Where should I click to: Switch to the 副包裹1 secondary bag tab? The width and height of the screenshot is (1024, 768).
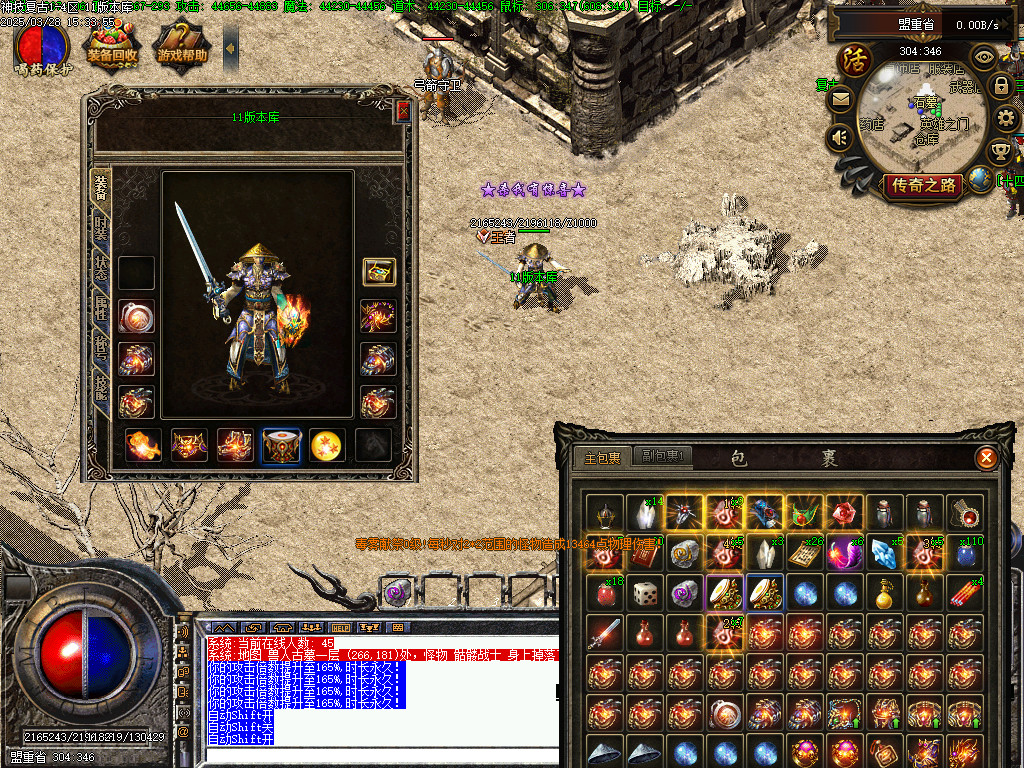pos(662,457)
